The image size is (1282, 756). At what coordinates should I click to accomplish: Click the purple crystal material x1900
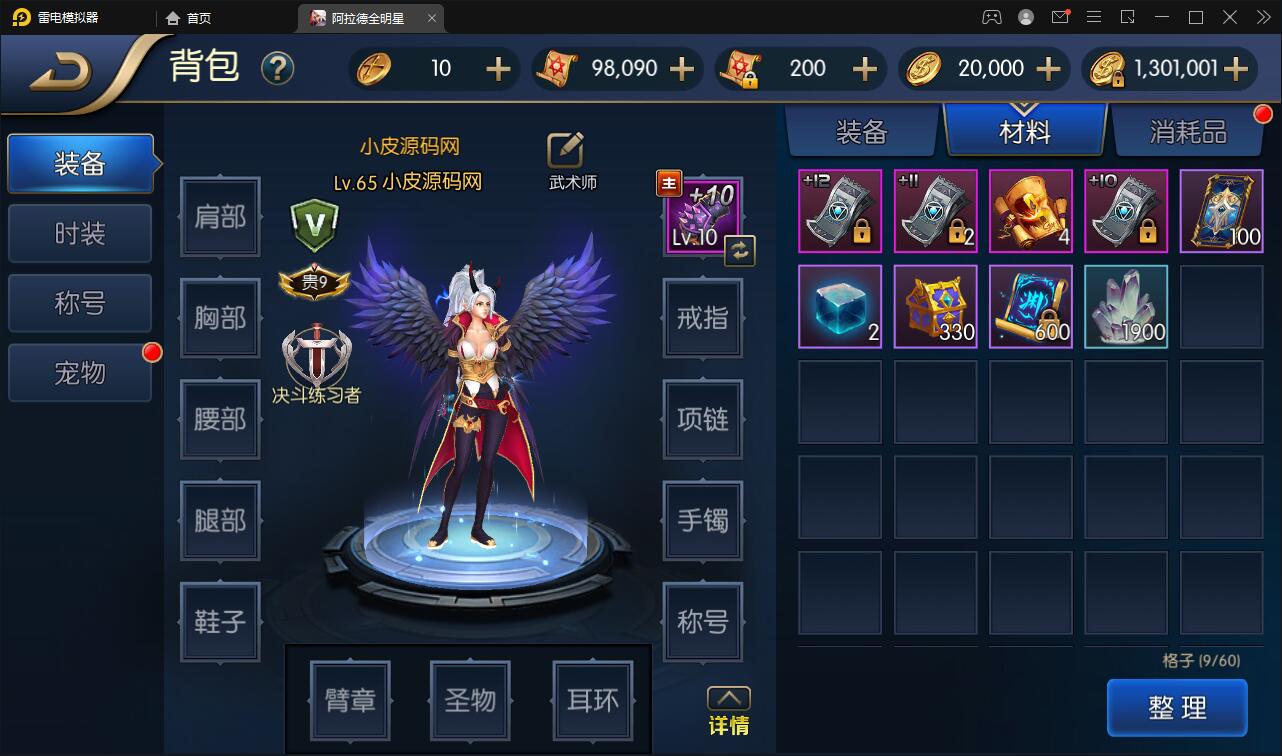[x=1125, y=306]
